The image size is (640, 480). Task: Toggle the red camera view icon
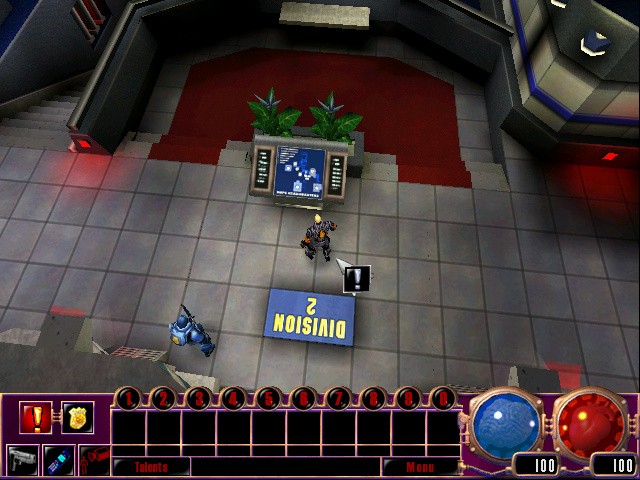click(93, 459)
